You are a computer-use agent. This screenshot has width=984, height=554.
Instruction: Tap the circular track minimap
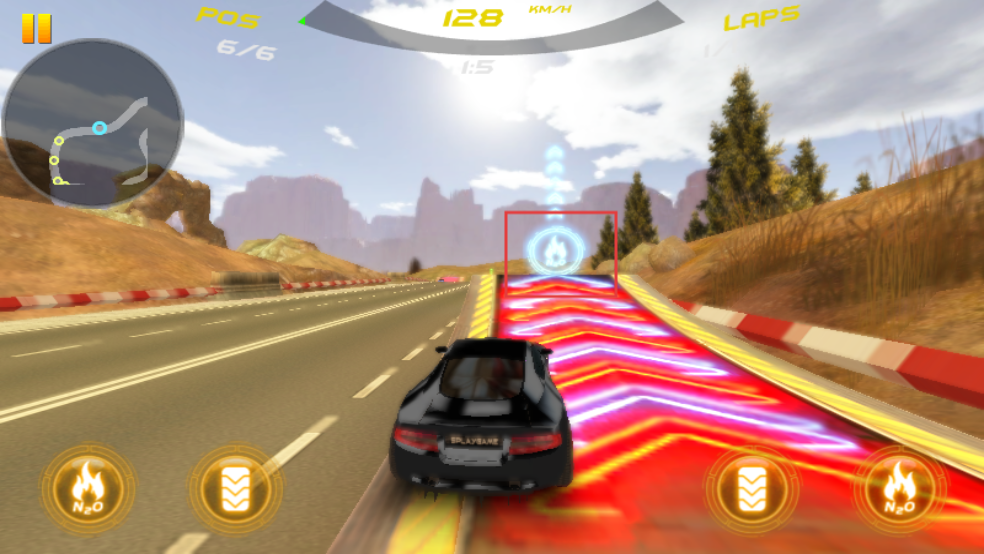coord(92,123)
